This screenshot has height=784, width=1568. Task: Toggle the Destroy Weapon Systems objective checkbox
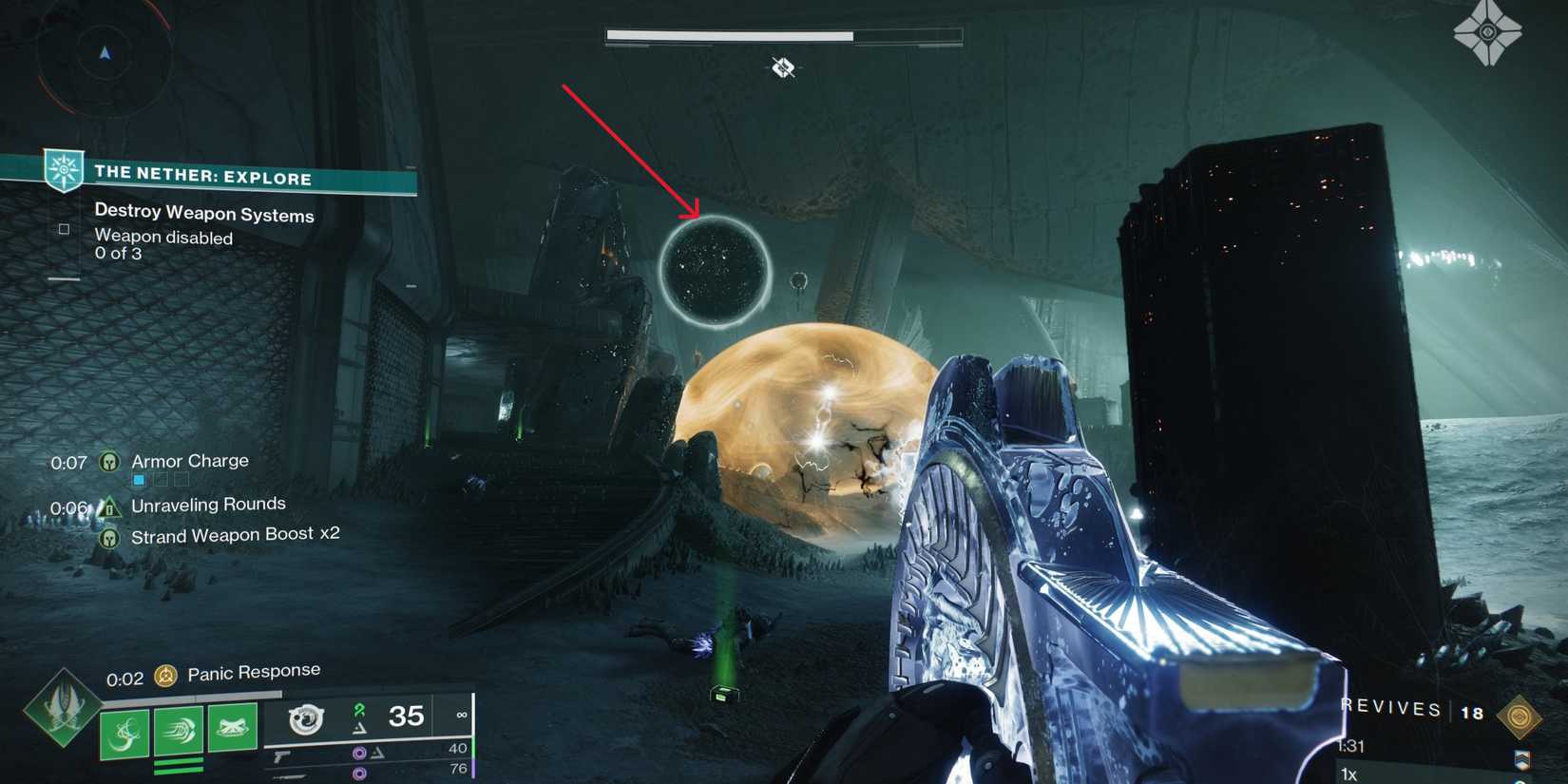(x=63, y=228)
